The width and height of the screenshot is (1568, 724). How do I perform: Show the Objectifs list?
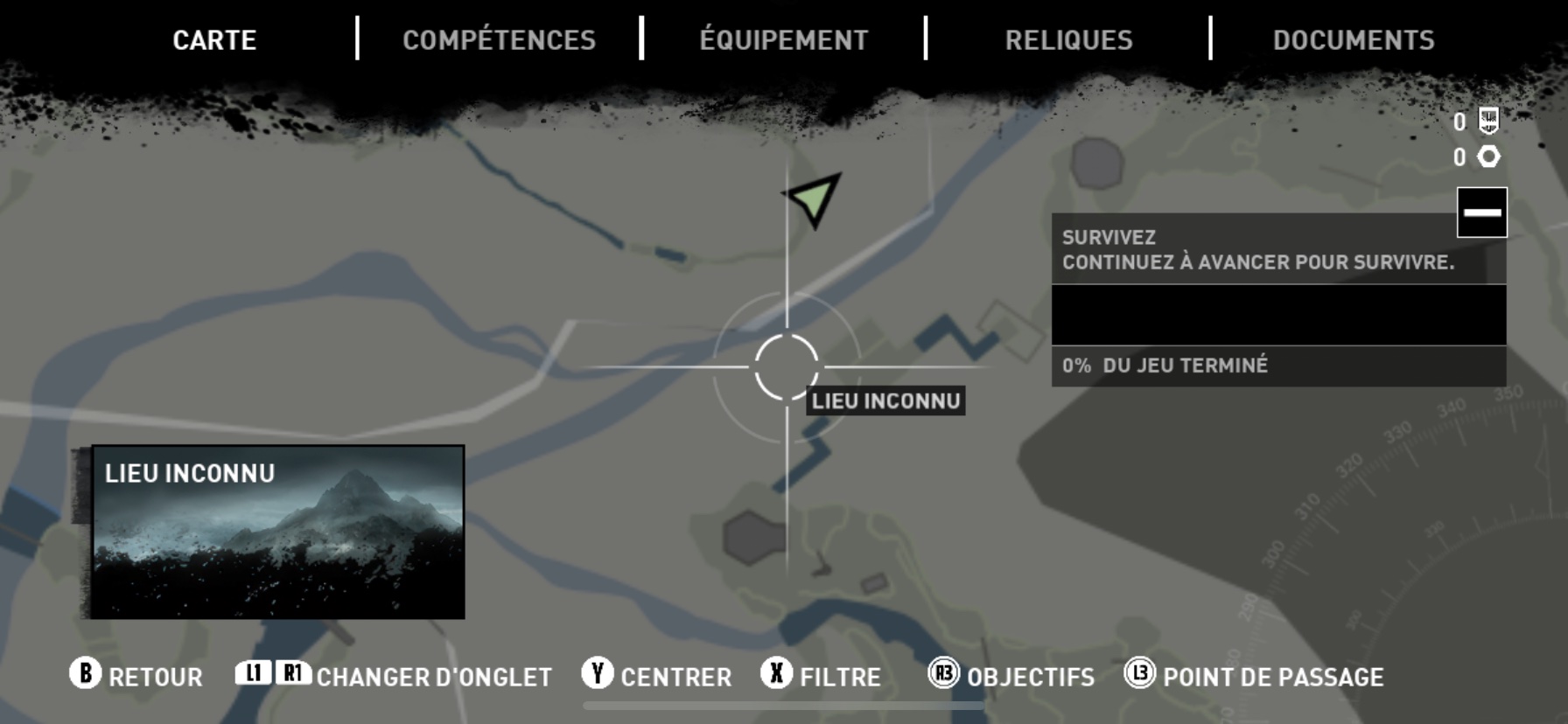point(1011,676)
